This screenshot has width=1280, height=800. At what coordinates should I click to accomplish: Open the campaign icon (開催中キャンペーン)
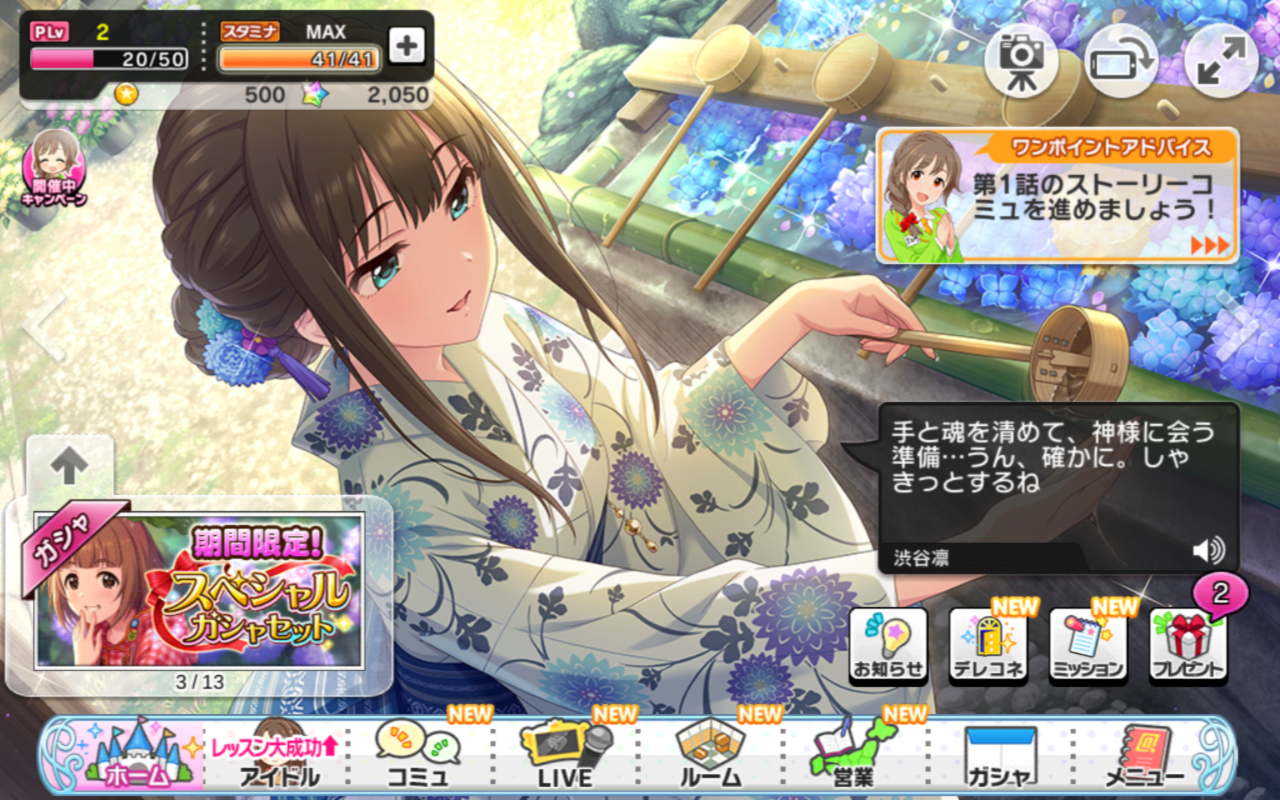pyautogui.click(x=54, y=167)
